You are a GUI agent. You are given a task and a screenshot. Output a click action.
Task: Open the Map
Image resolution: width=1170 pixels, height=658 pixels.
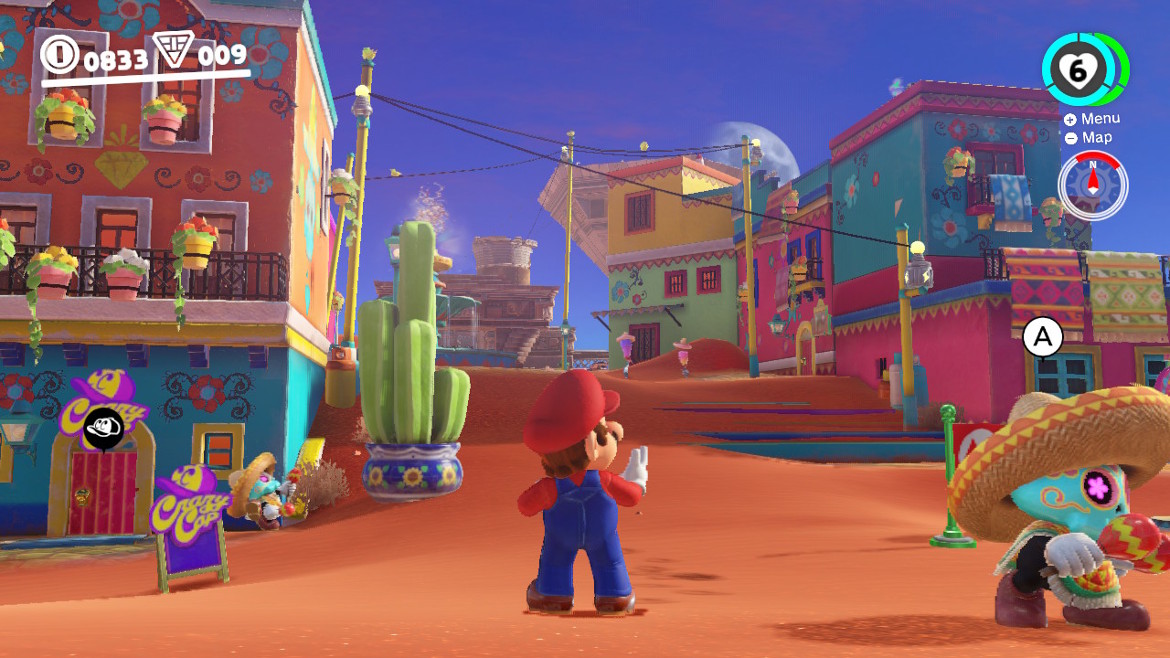(1089, 138)
